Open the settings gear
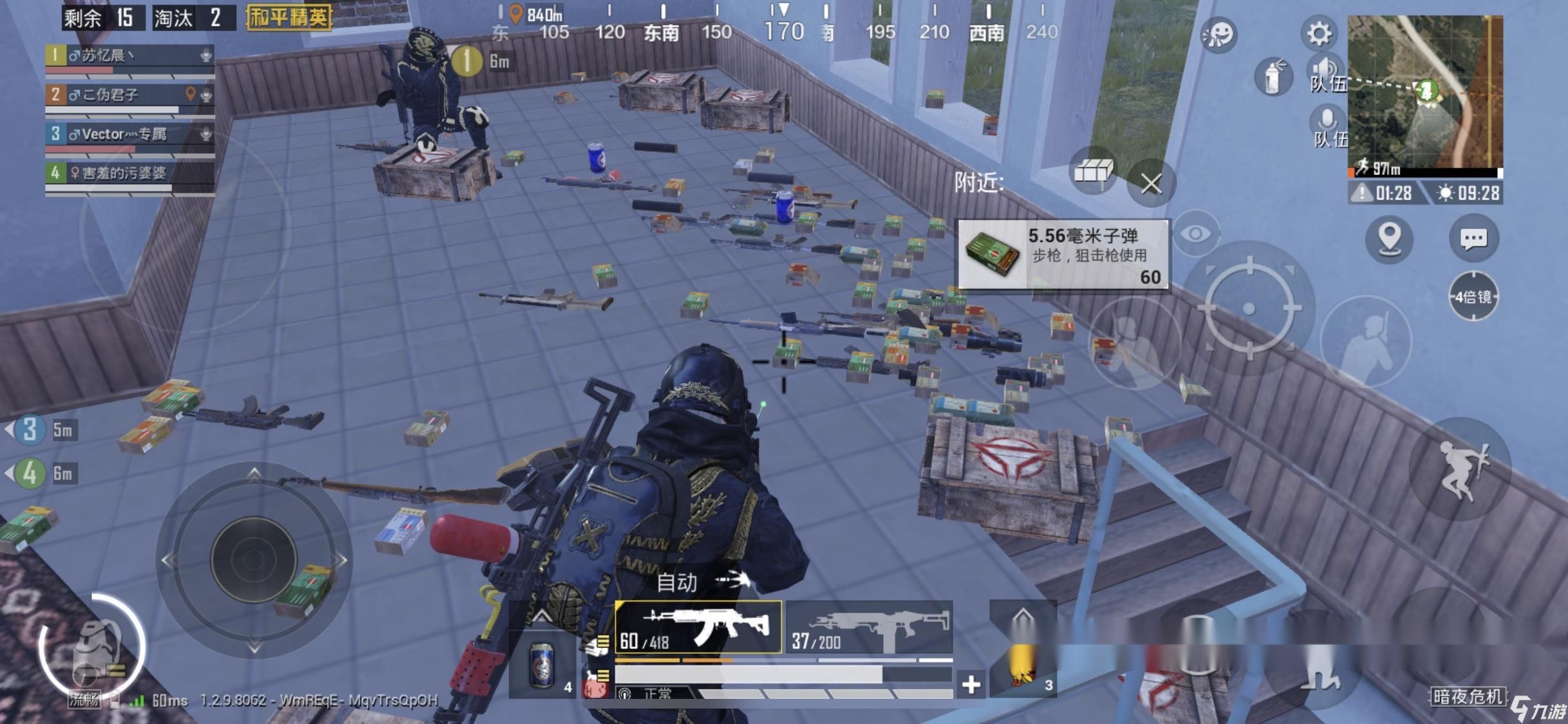Screen dimensions: 1568x724 coord(1318,33)
